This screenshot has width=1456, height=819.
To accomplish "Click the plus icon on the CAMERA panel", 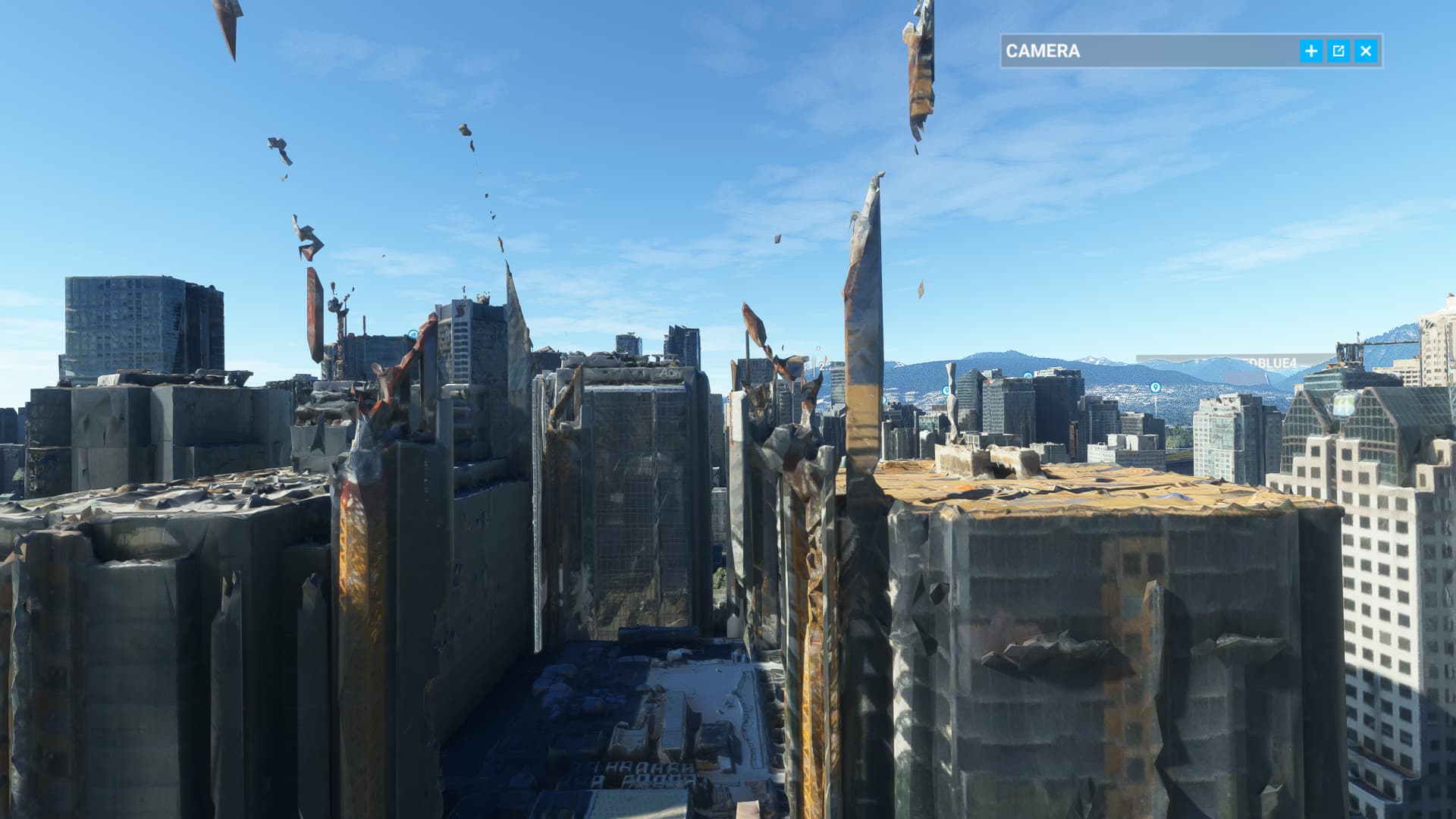I will pyautogui.click(x=1311, y=51).
